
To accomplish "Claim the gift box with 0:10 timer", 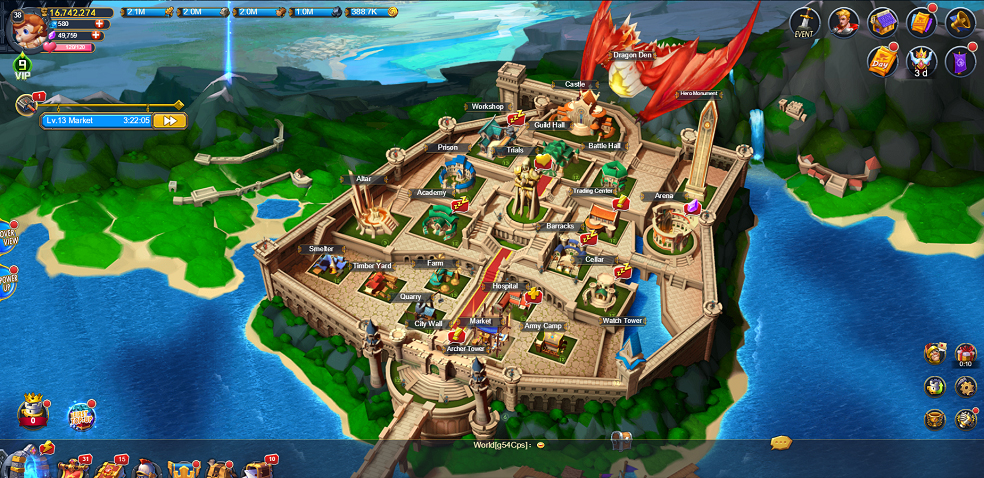I will click(965, 354).
